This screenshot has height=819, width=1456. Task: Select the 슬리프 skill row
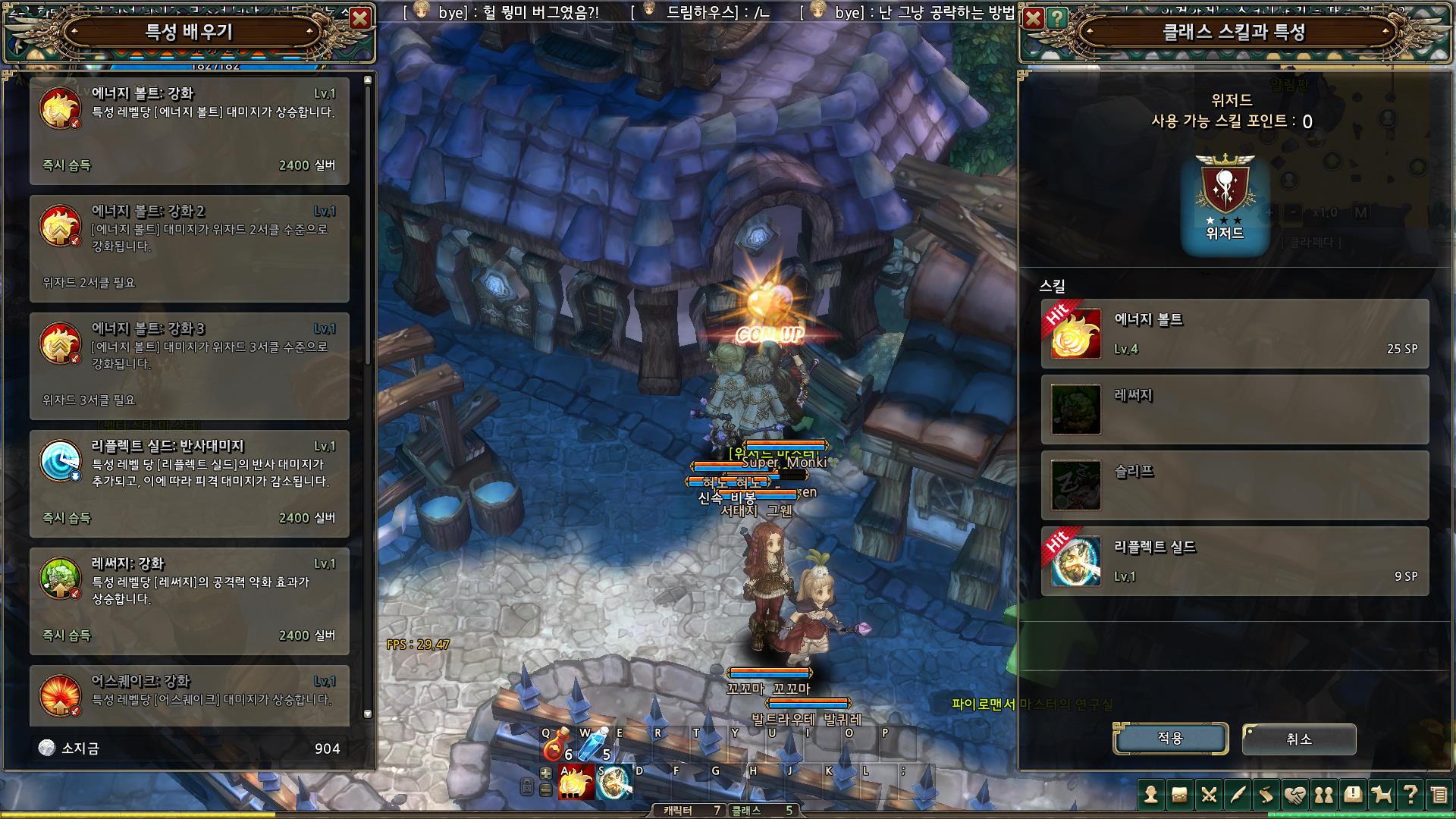[1235, 485]
